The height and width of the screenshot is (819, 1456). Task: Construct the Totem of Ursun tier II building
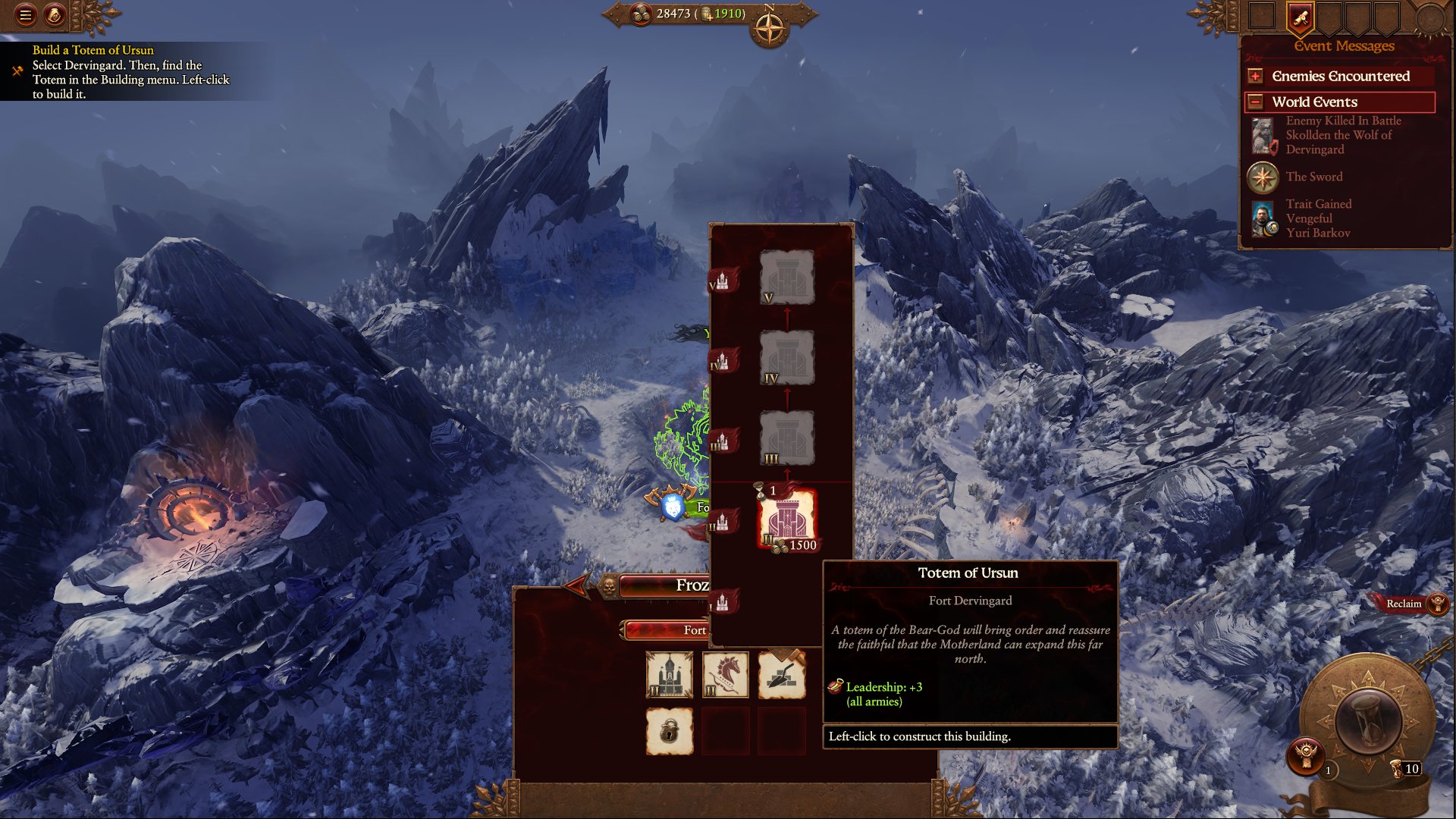(787, 519)
